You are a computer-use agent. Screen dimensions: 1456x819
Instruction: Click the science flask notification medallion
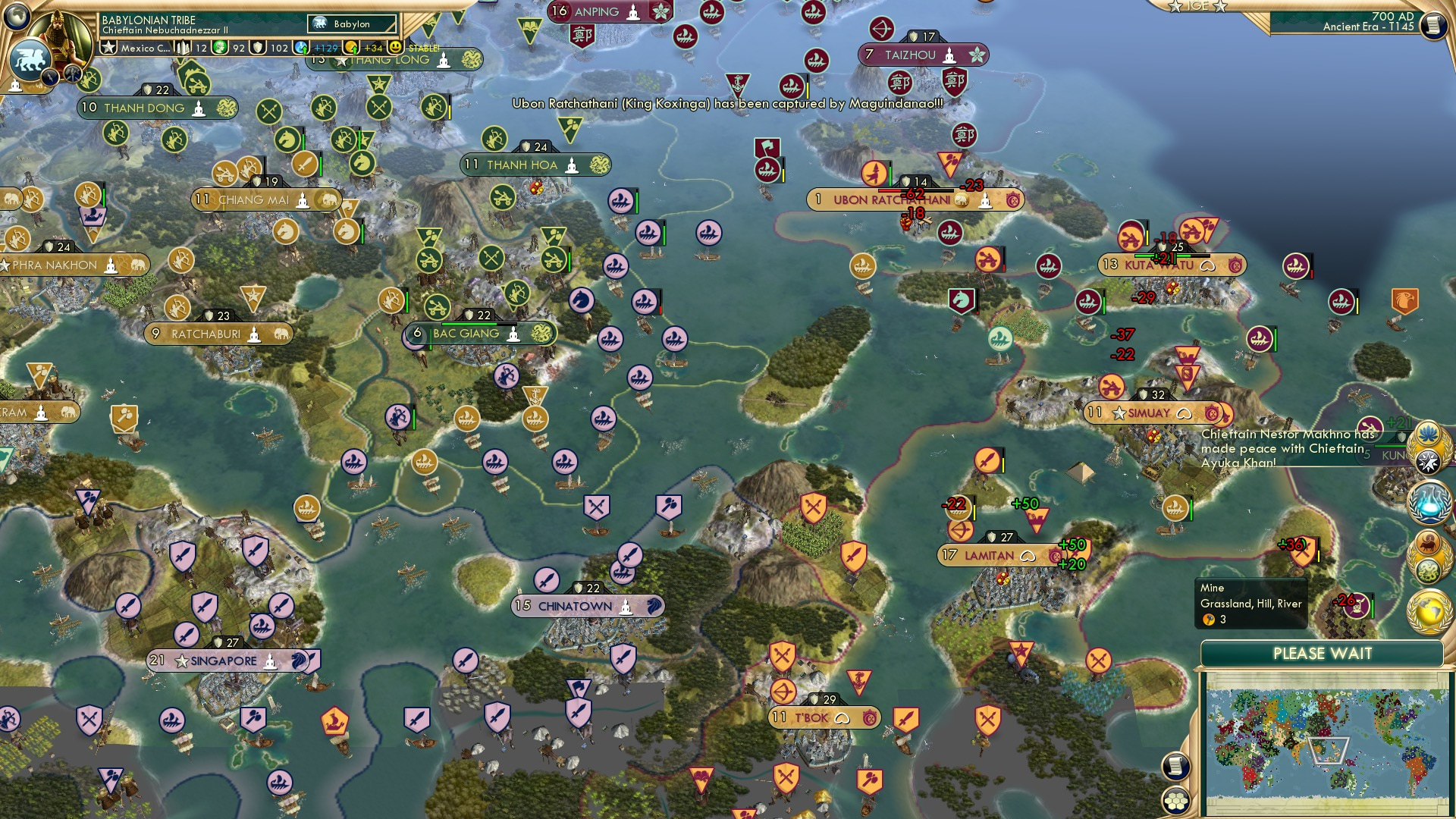(x=1428, y=502)
